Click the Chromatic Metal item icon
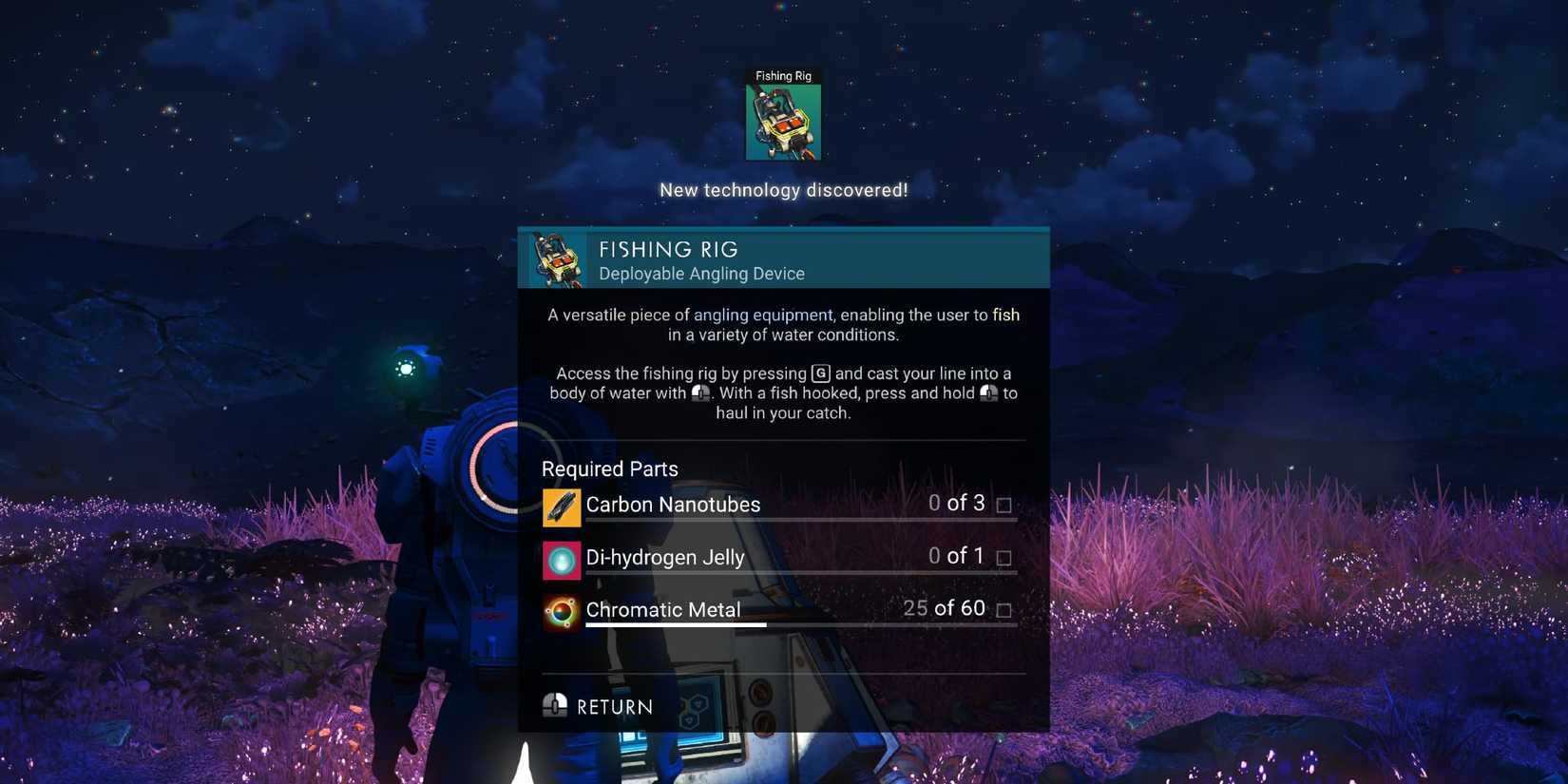 [x=561, y=613]
